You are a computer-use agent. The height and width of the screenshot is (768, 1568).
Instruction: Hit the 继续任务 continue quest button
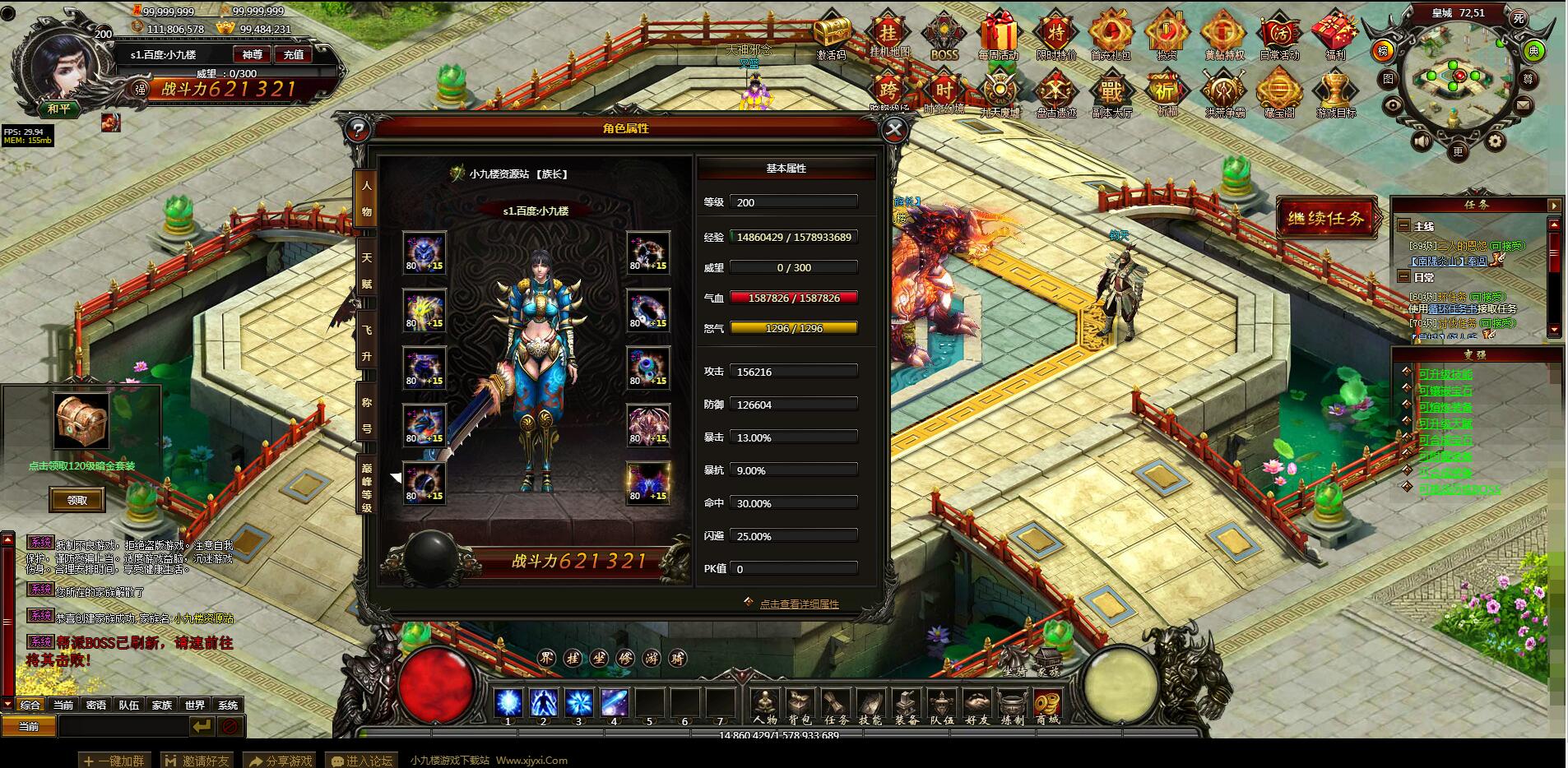click(x=1325, y=218)
